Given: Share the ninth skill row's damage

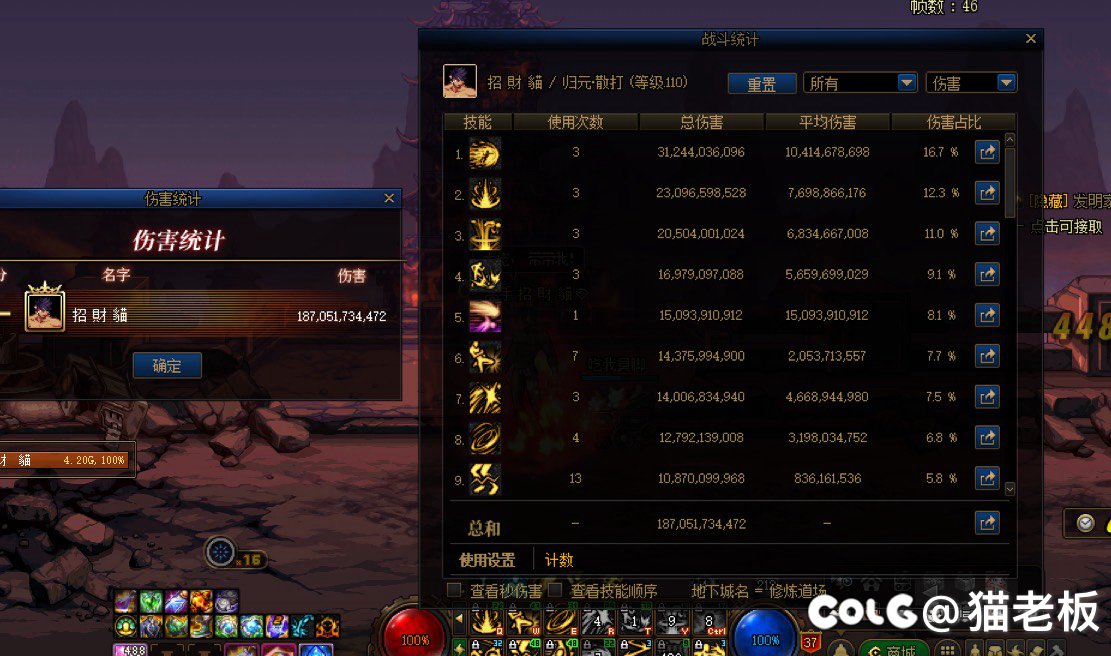Looking at the screenshot, I should pyautogui.click(x=987, y=479).
